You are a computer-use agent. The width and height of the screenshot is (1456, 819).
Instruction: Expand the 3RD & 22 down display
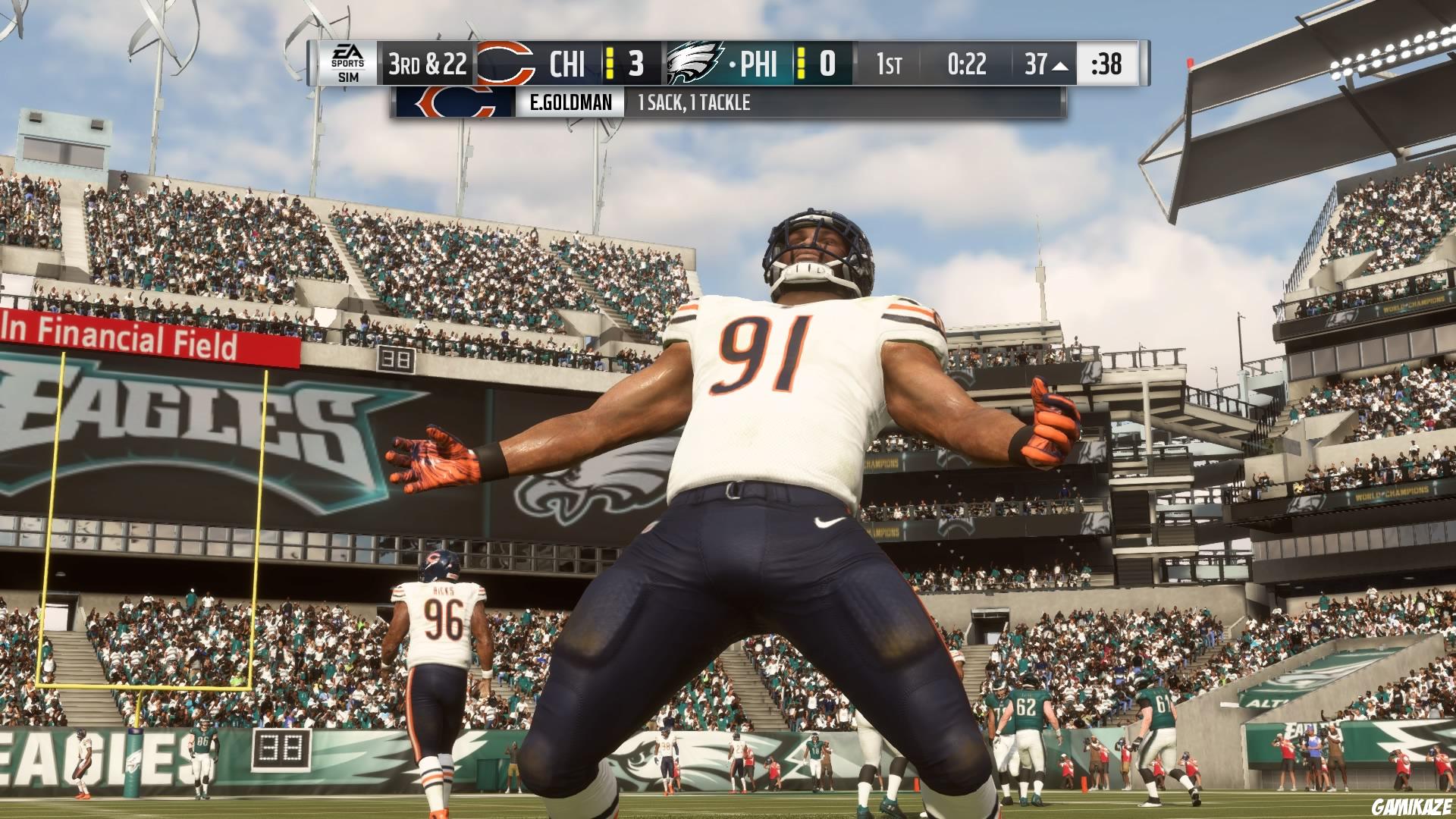[x=428, y=67]
